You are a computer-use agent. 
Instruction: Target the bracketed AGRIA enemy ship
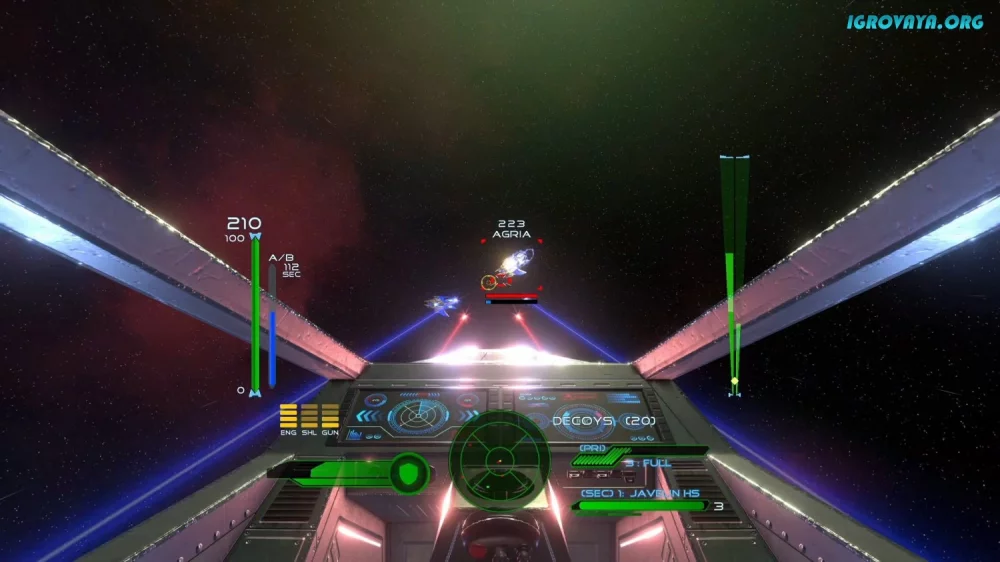(x=512, y=266)
